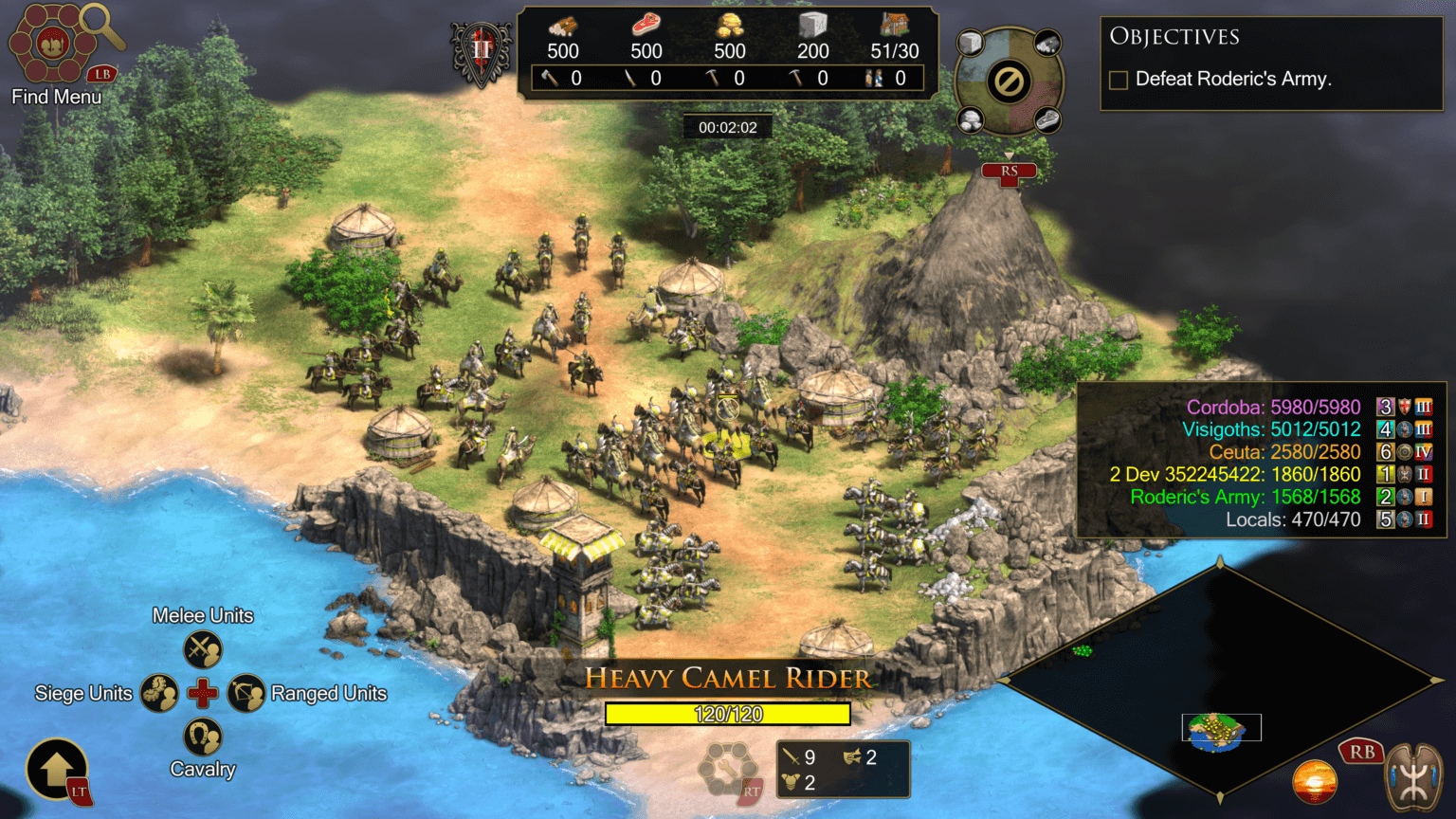This screenshot has height=819, width=1456.
Task: Select the Siege Units command icon
Action: click(x=160, y=692)
